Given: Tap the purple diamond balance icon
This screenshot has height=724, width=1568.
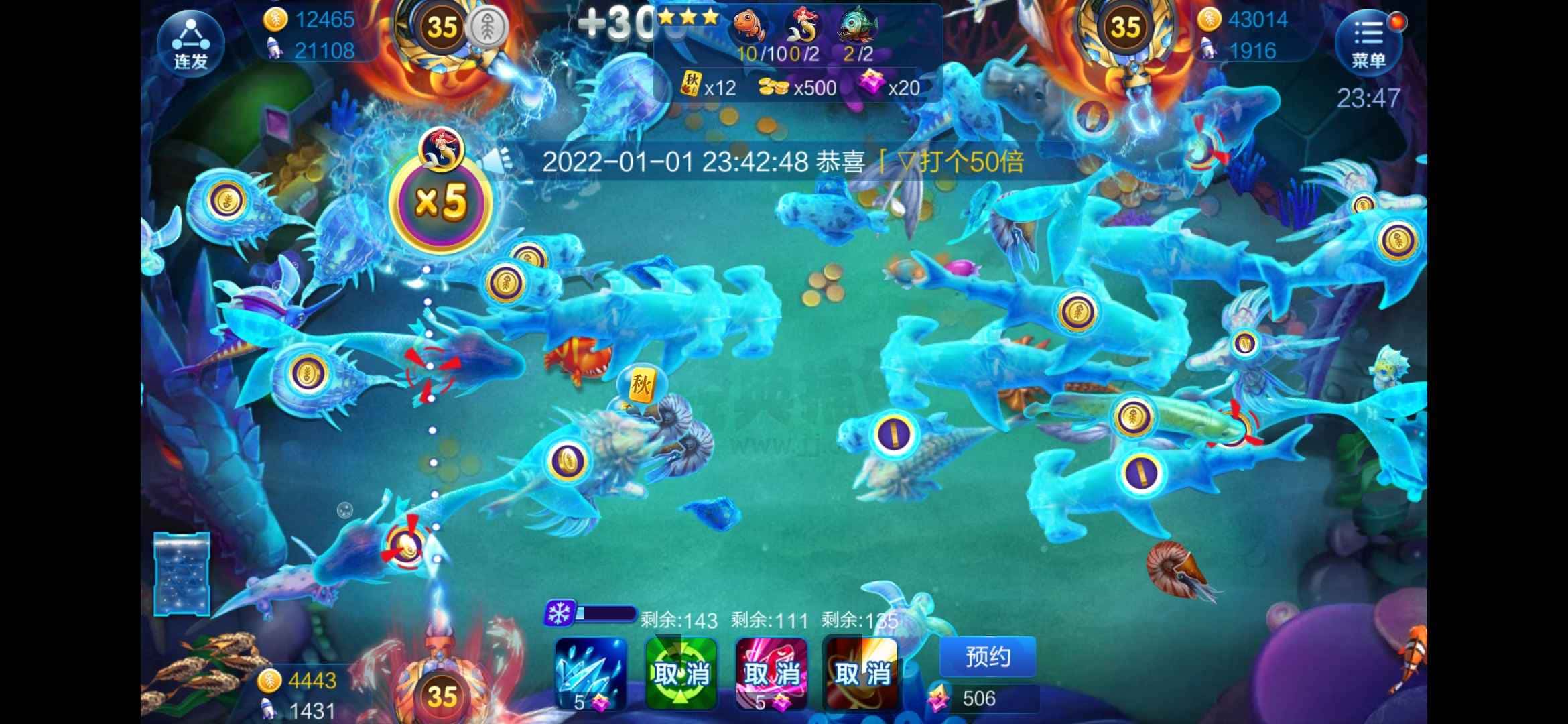Looking at the screenshot, I should point(937,699).
